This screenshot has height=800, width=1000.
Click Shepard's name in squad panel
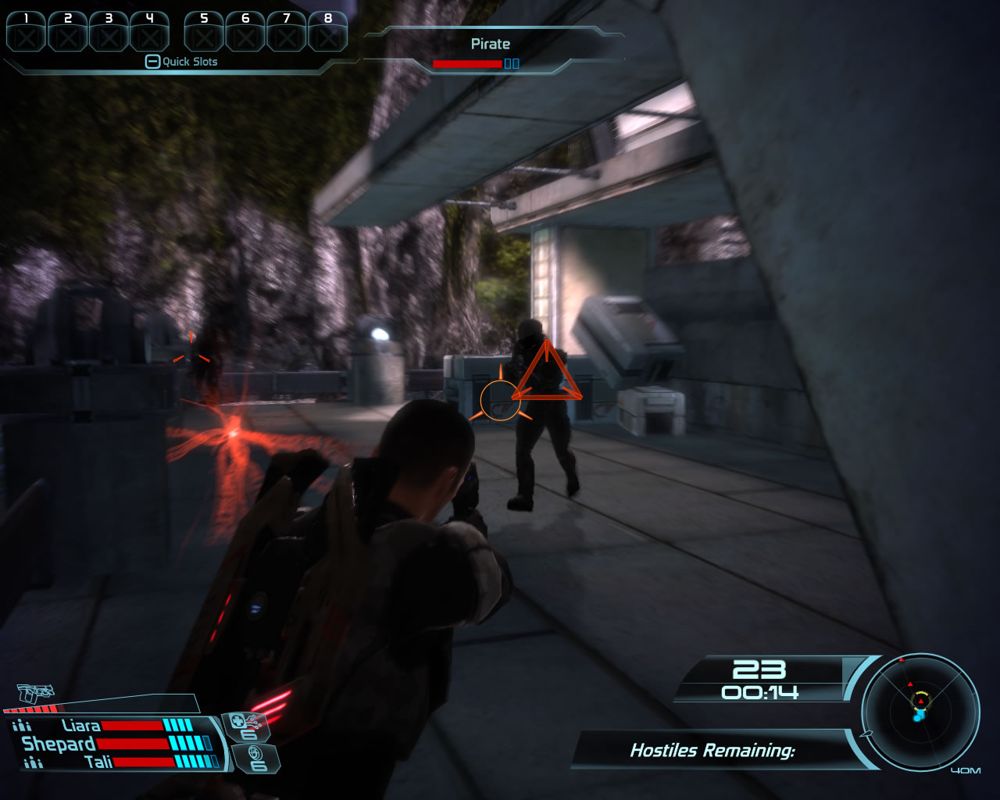[x=58, y=744]
